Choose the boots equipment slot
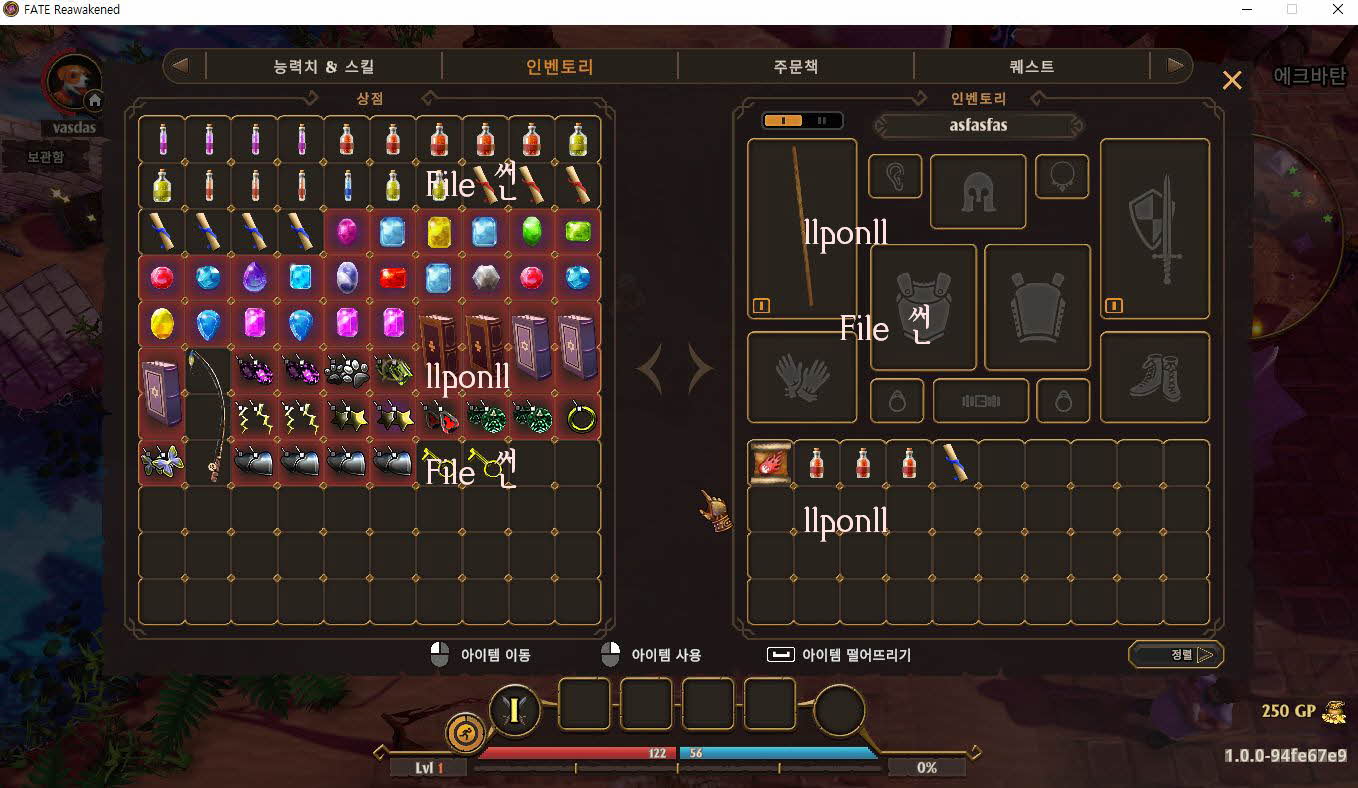This screenshot has height=788, width=1358. pyautogui.click(x=1154, y=377)
